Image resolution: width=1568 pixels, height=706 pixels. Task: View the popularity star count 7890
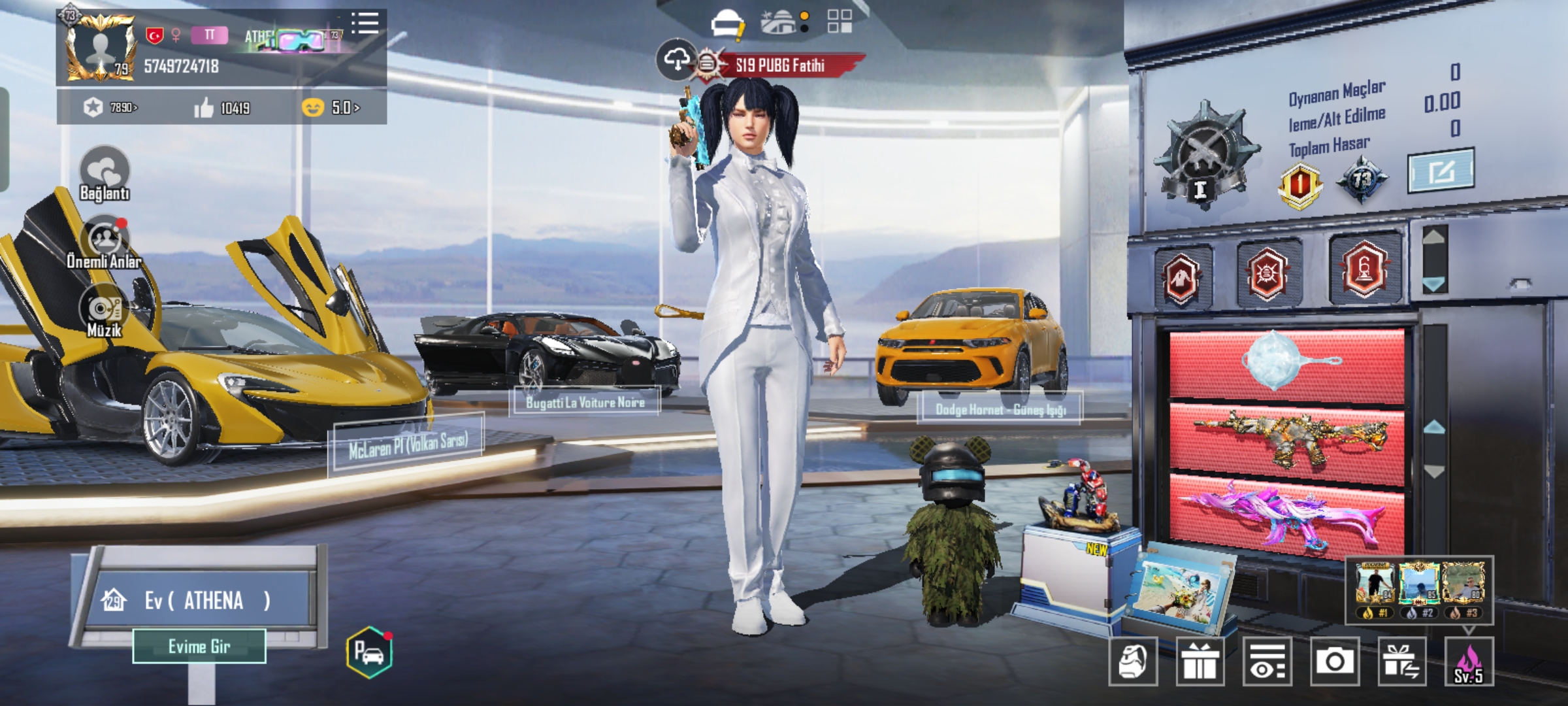(111, 107)
